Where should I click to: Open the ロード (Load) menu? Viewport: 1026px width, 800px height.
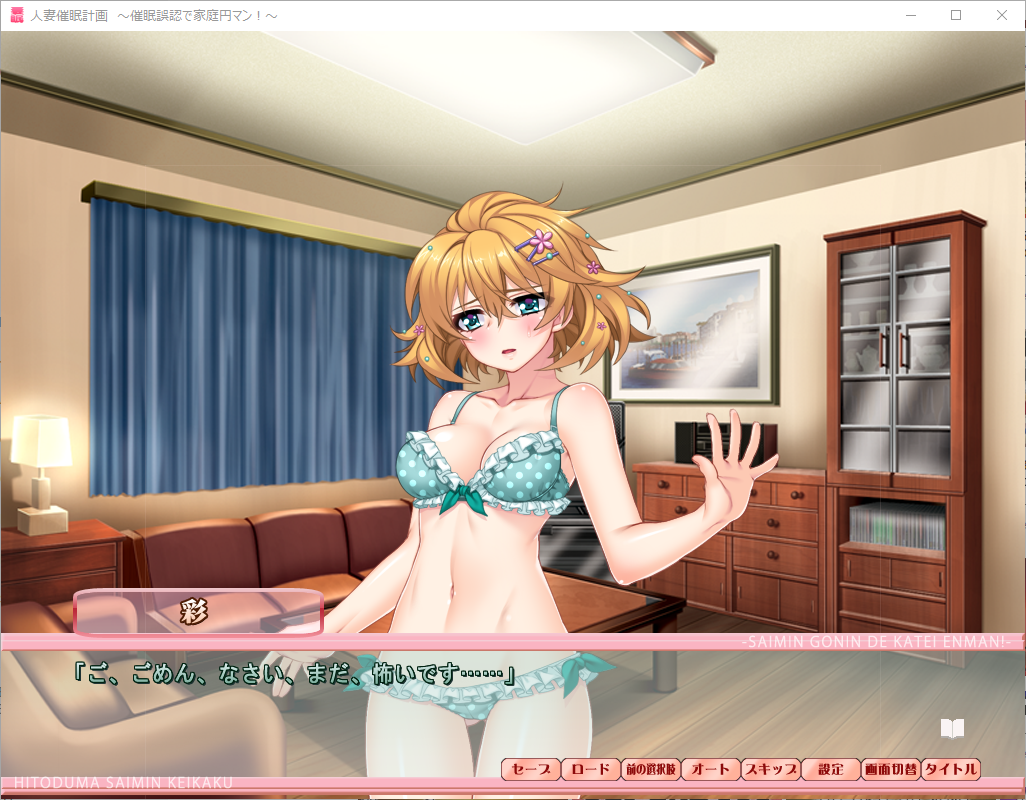tap(590, 769)
